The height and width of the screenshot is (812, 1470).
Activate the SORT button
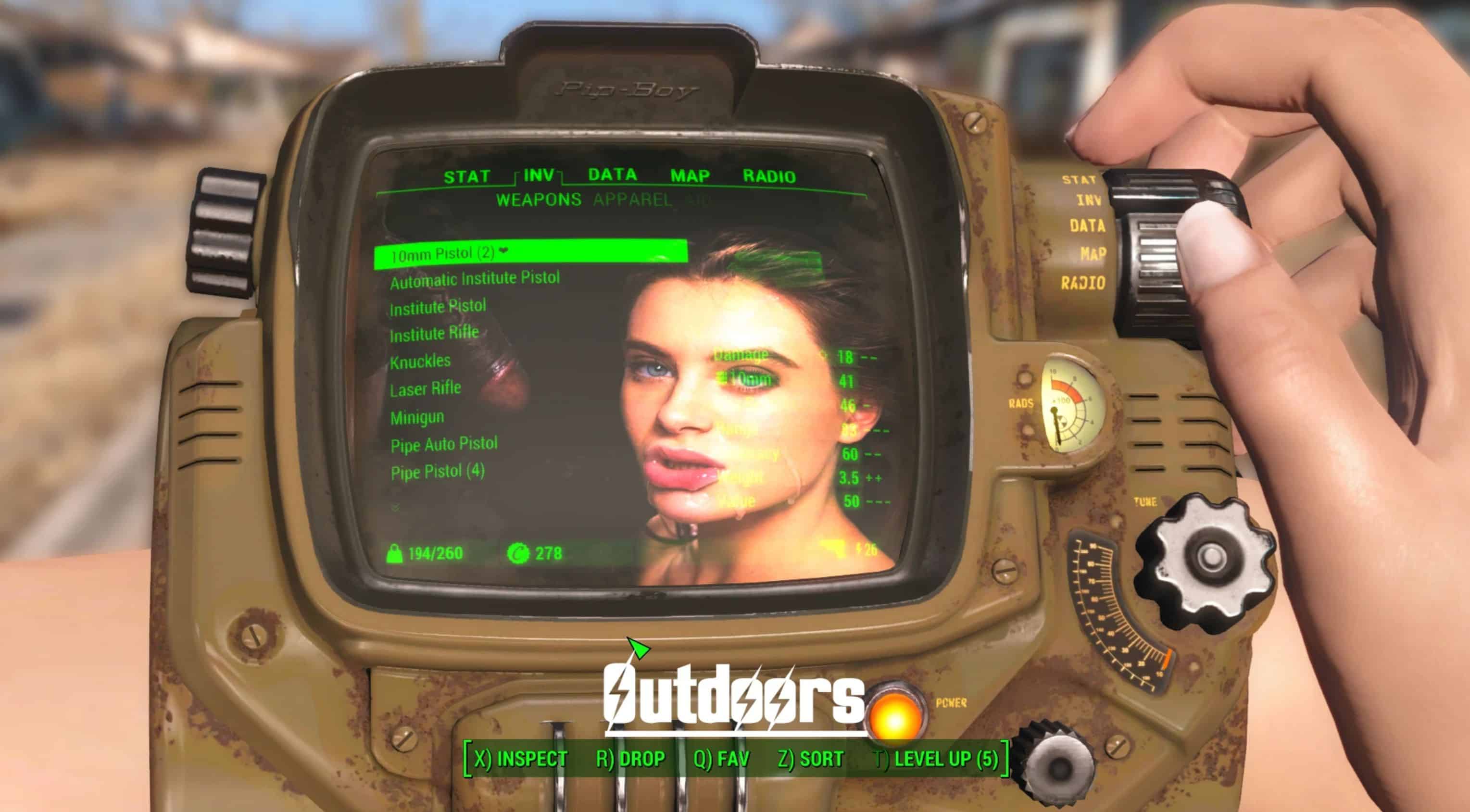[810, 758]
